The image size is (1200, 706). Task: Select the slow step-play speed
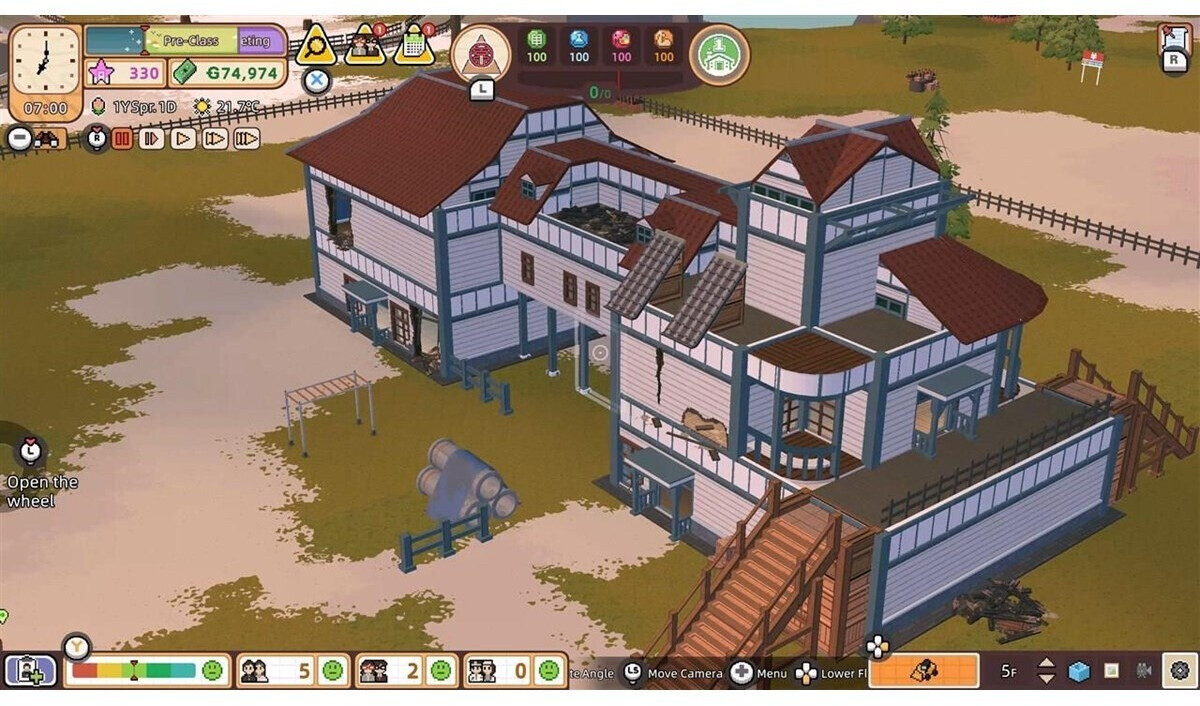[152, 139]
